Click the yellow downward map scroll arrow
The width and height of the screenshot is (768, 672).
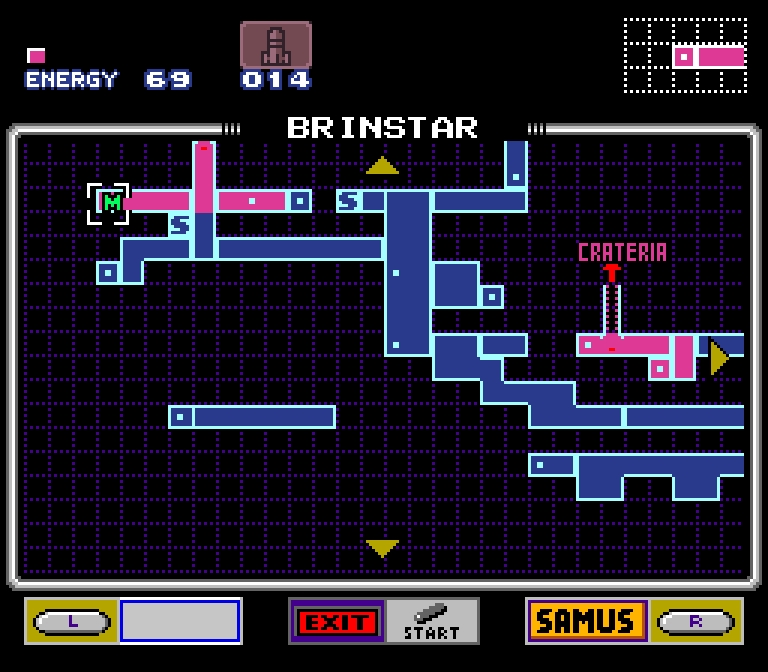point(382,547)
